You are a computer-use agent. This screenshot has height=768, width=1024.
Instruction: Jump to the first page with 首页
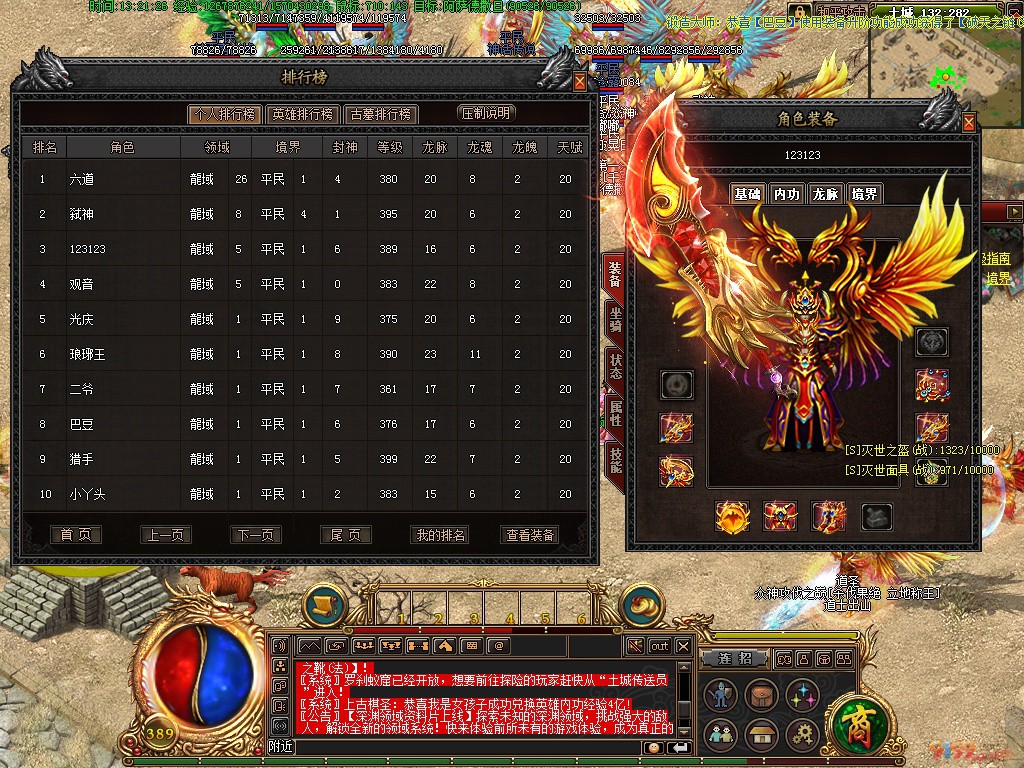click(x=76, y=535)
